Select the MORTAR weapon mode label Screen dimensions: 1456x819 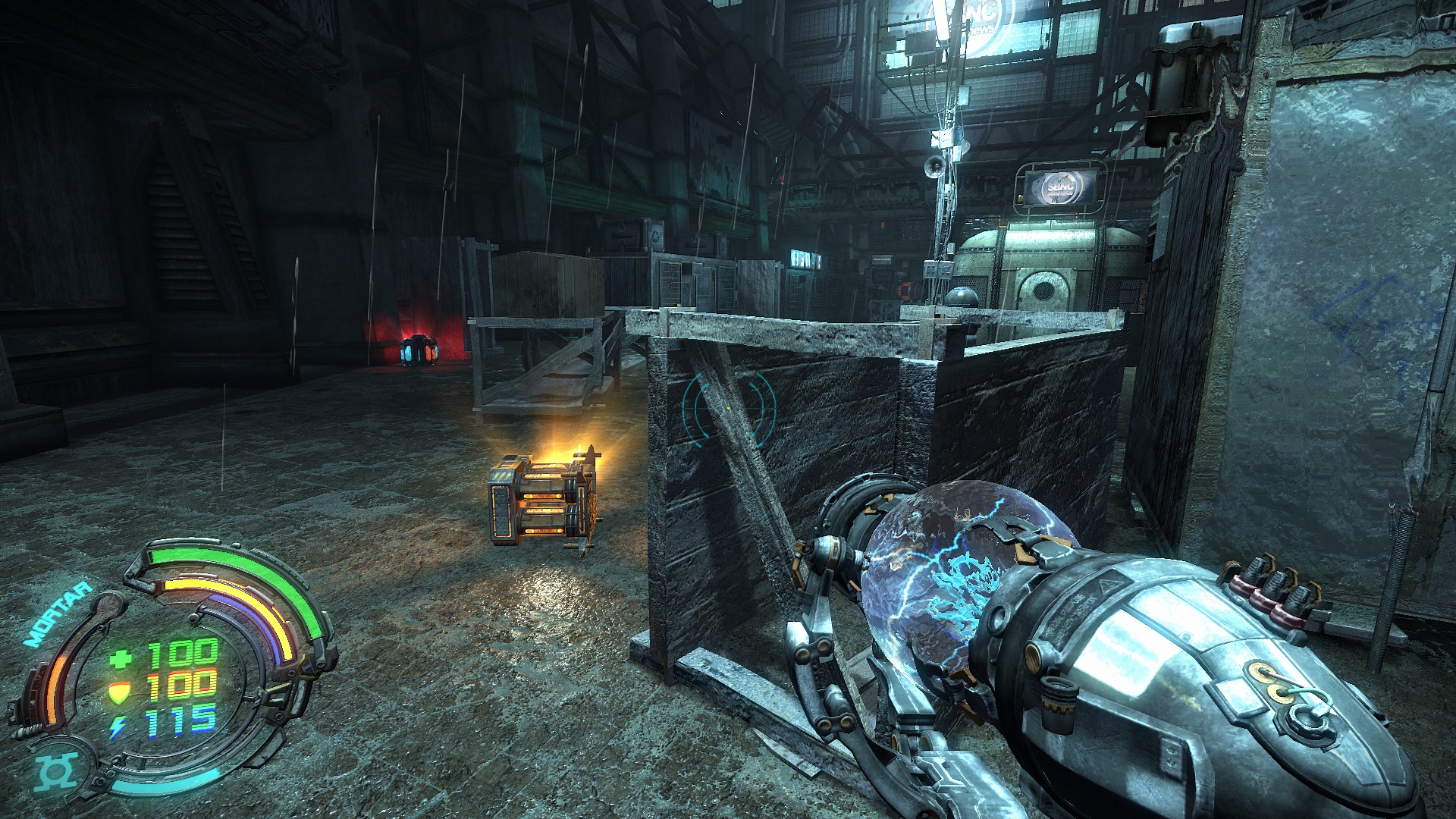tap(58, 613)
